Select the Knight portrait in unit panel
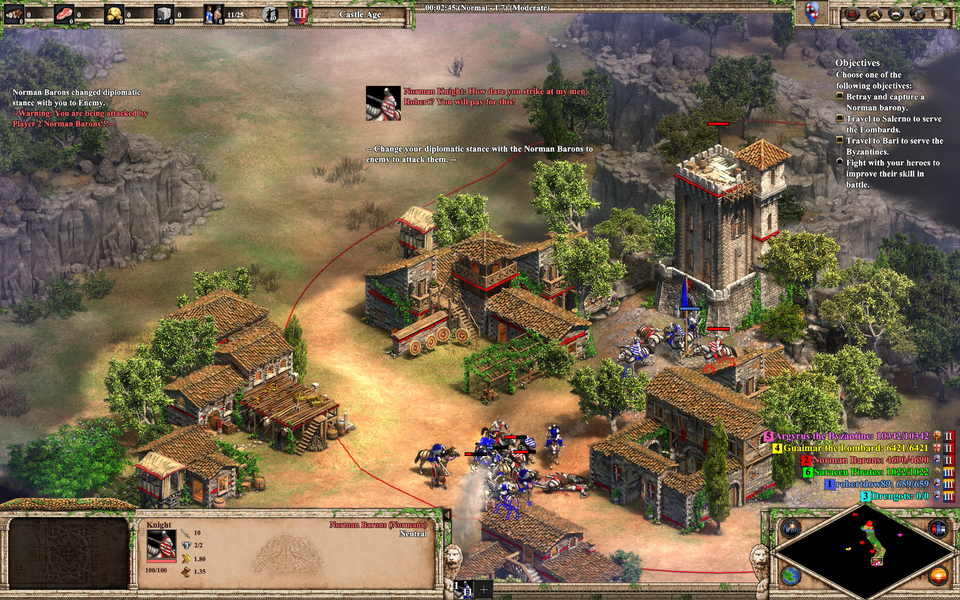The image size is (960, 600). tap(161, 544)
